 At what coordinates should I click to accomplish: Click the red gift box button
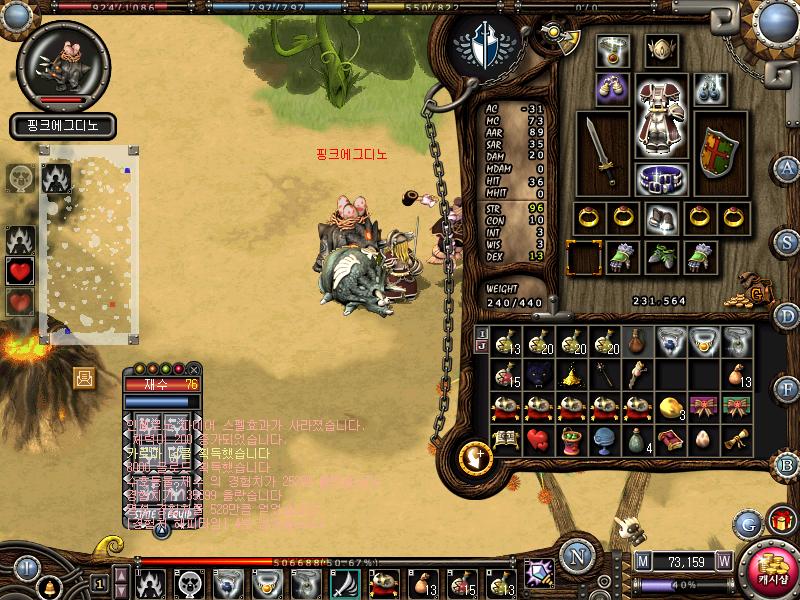coord(779,520)
